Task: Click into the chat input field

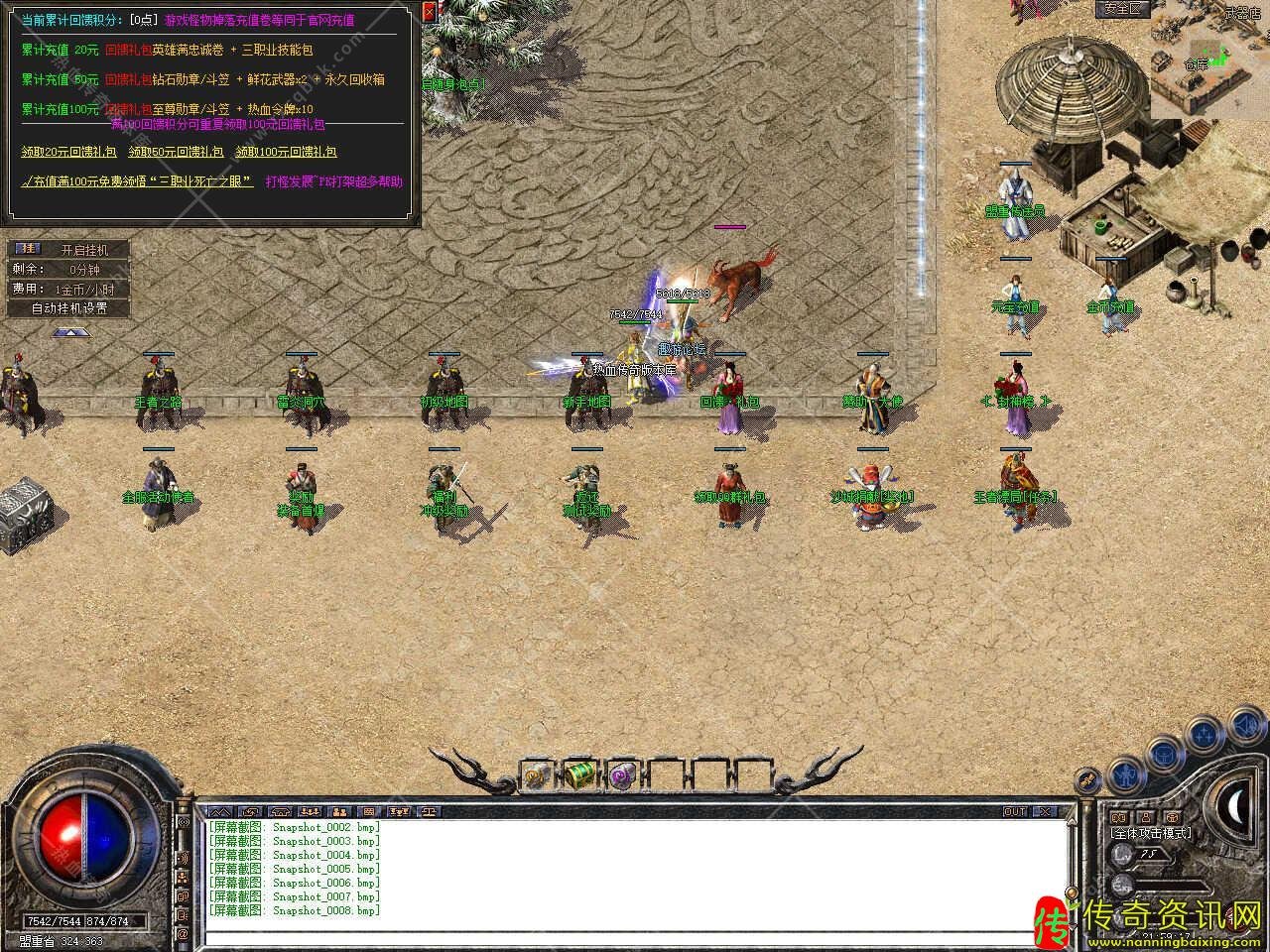Action: point(635,935)
